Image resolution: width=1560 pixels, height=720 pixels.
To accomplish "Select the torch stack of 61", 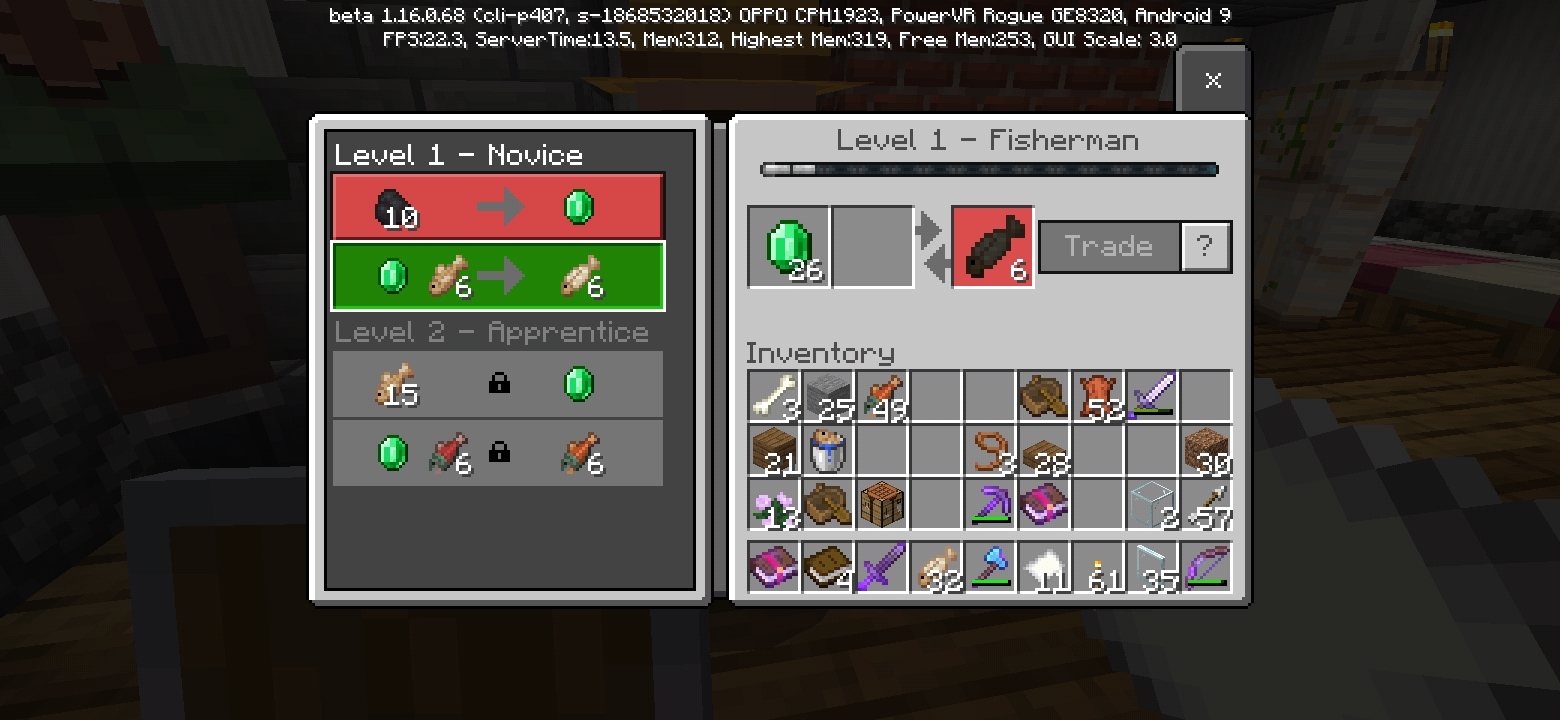I will [1099, 568].
